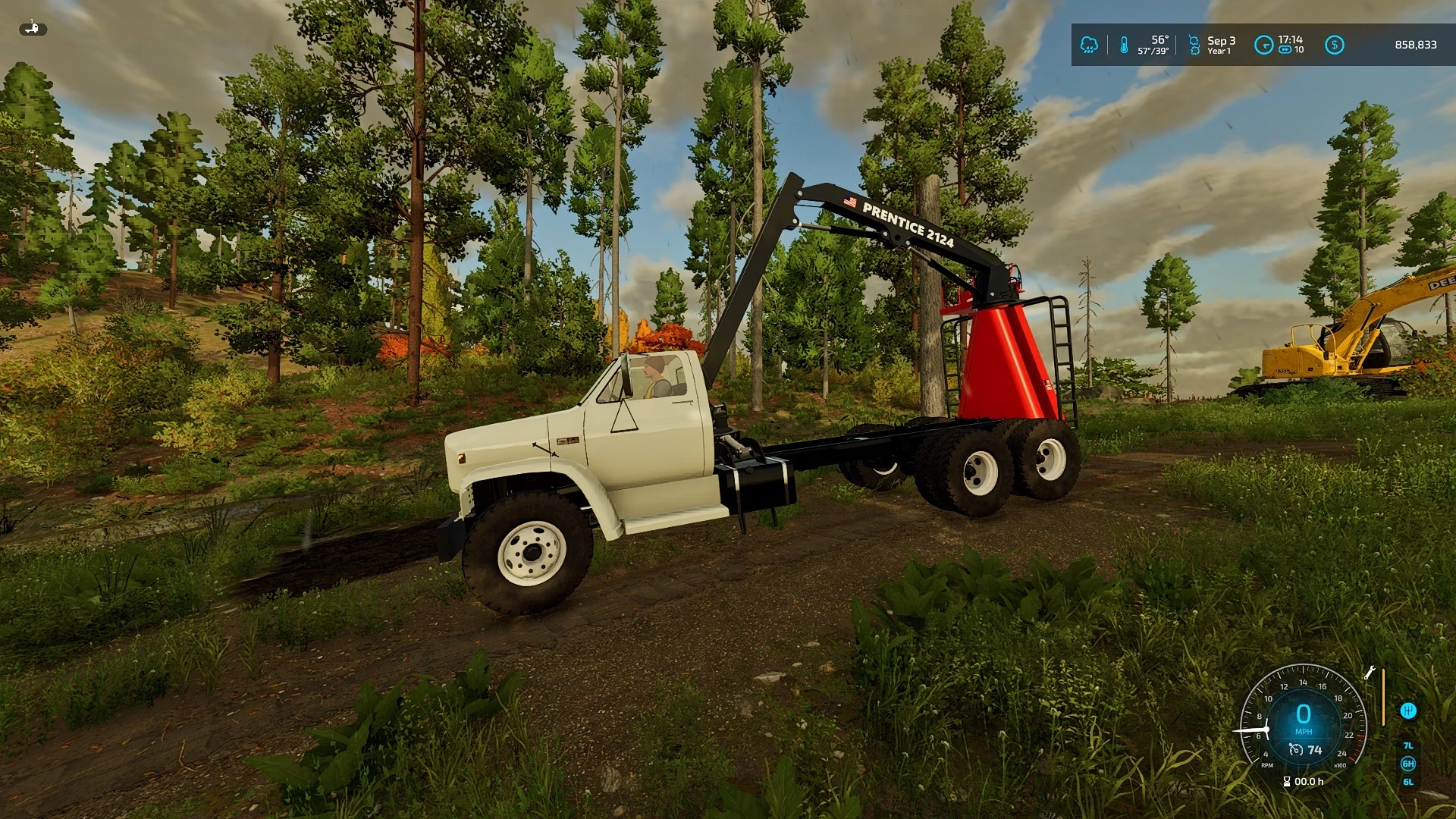Image resolution: width=1456 pixels, height=819 pixels.
Task: Click the falling leaves season icon
Action: click(x=1195, y=44)
